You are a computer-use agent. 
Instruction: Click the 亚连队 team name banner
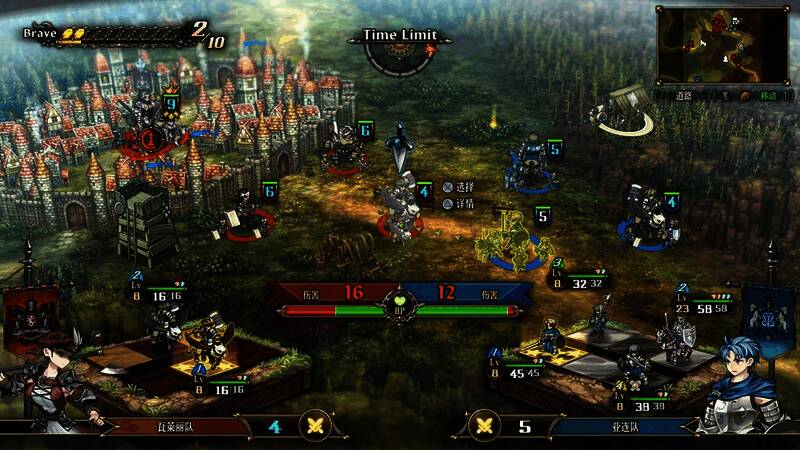[619, 426]
